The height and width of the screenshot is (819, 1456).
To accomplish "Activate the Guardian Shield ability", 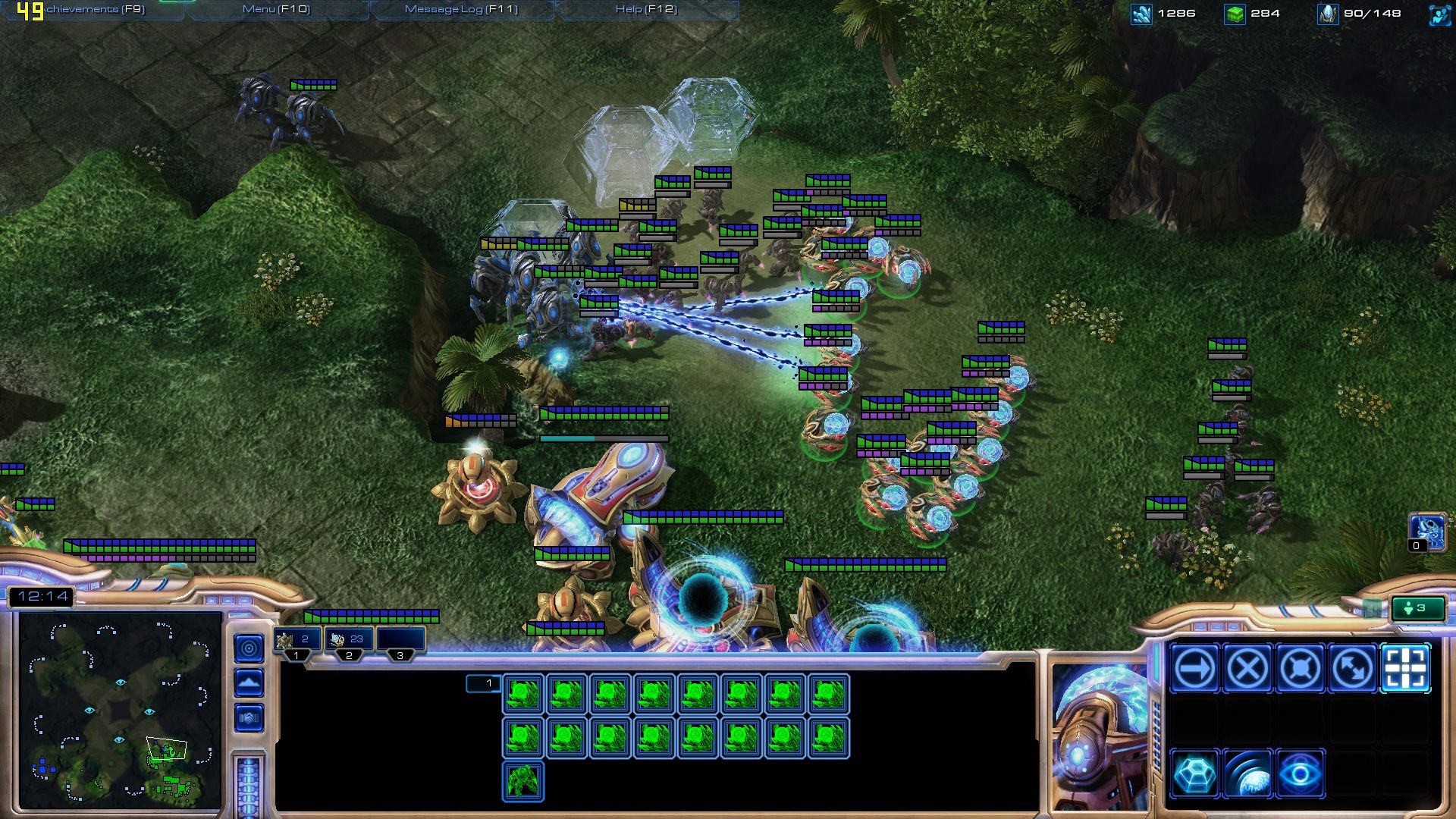I will [1247, 774].
